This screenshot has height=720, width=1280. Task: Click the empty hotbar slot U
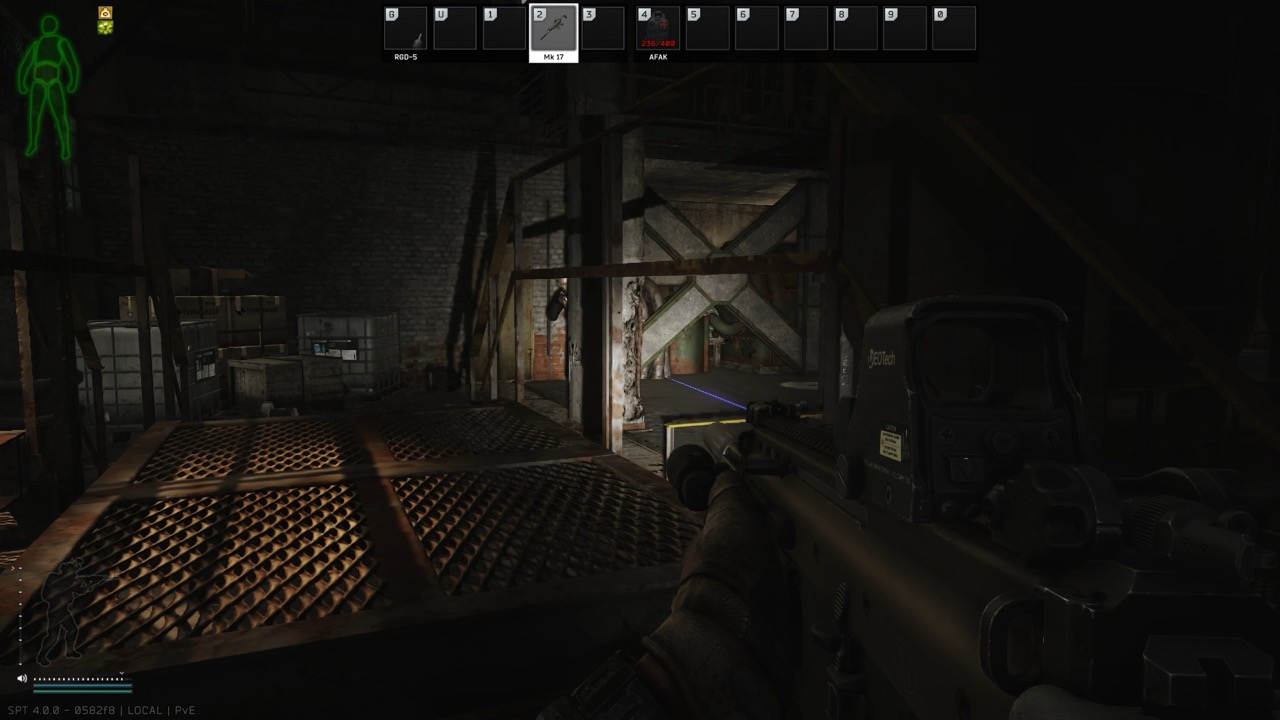456,27
